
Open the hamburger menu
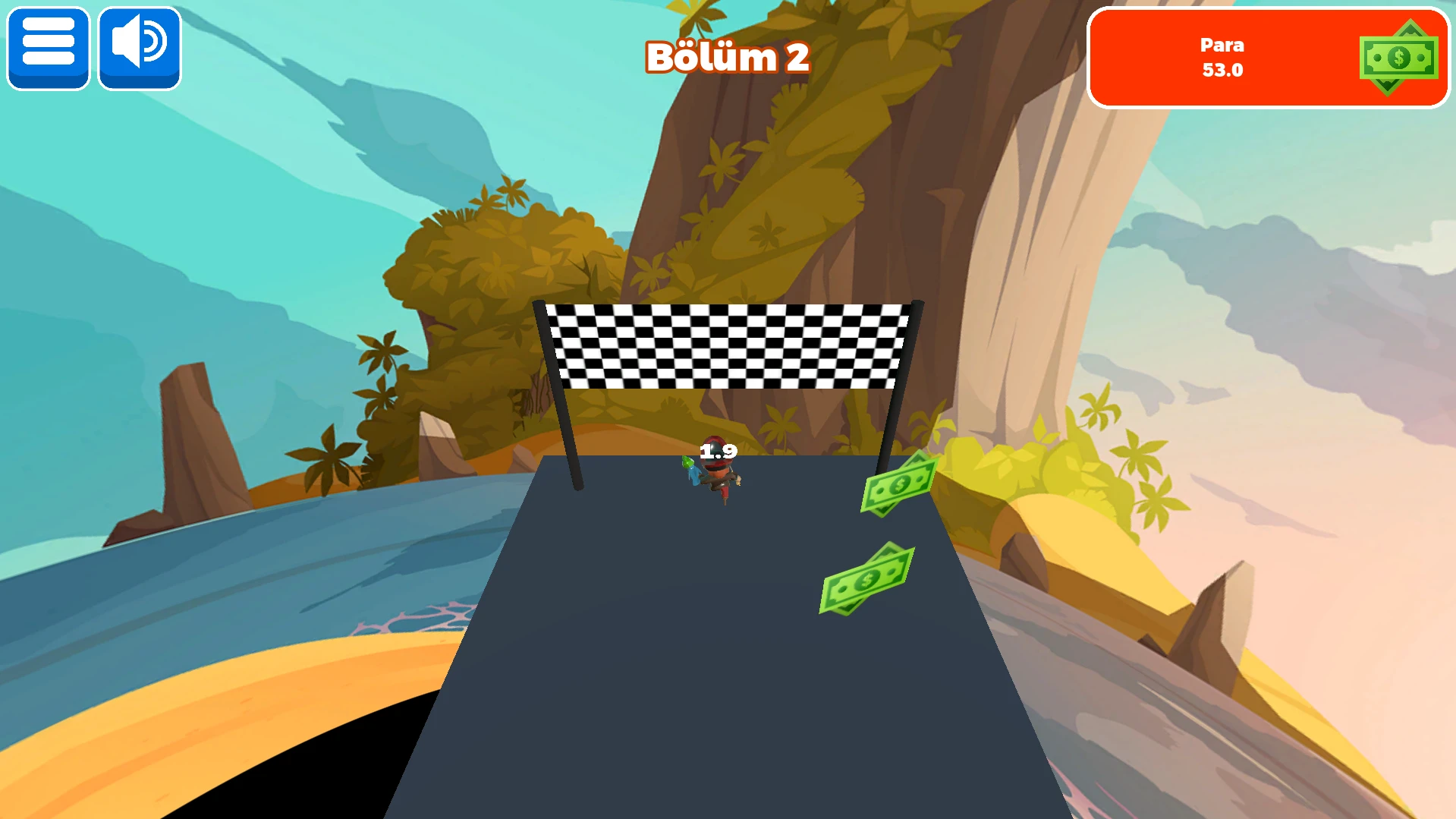pyautogui.click(x=49, y=49)
